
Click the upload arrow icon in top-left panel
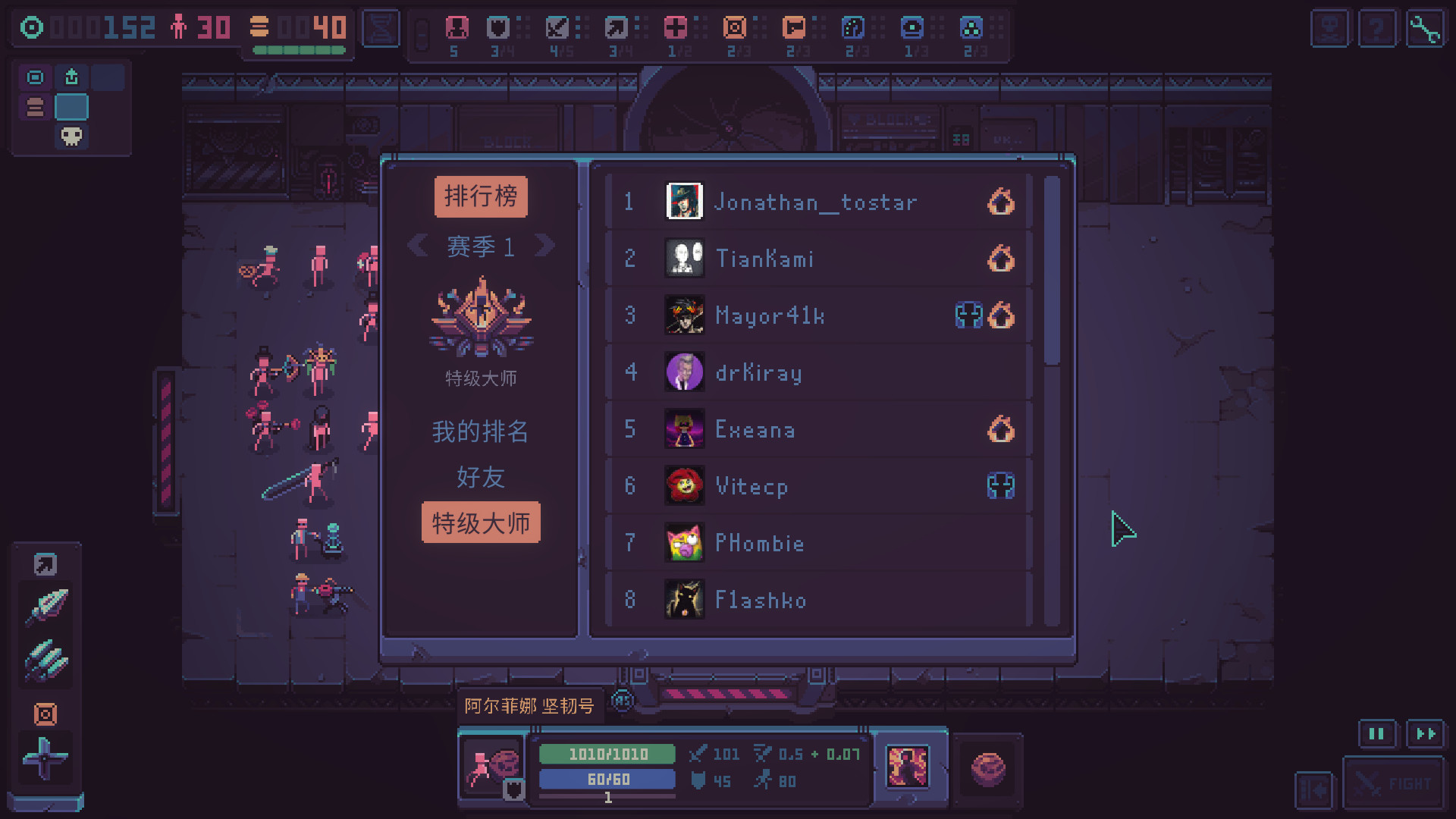tap(72, 77)
